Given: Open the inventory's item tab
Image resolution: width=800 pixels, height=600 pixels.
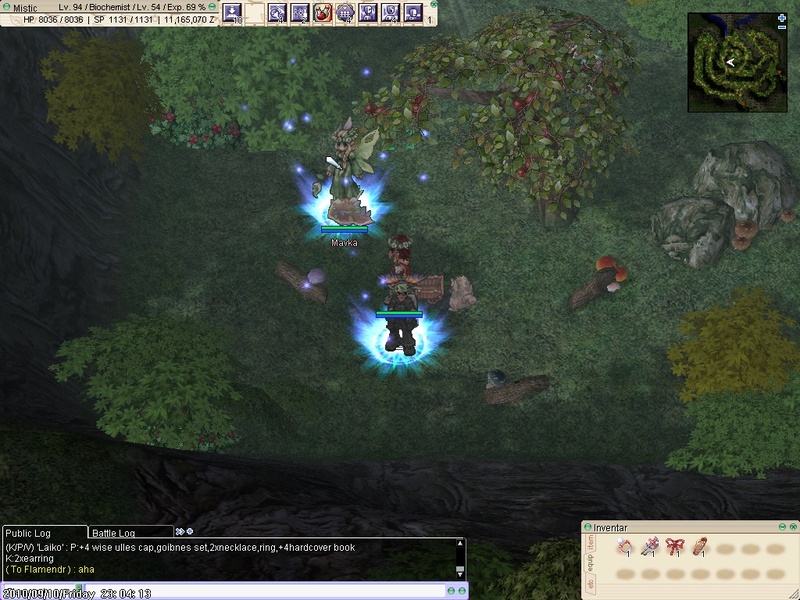Looking at the screenshot, I should (x=589, y=542).
